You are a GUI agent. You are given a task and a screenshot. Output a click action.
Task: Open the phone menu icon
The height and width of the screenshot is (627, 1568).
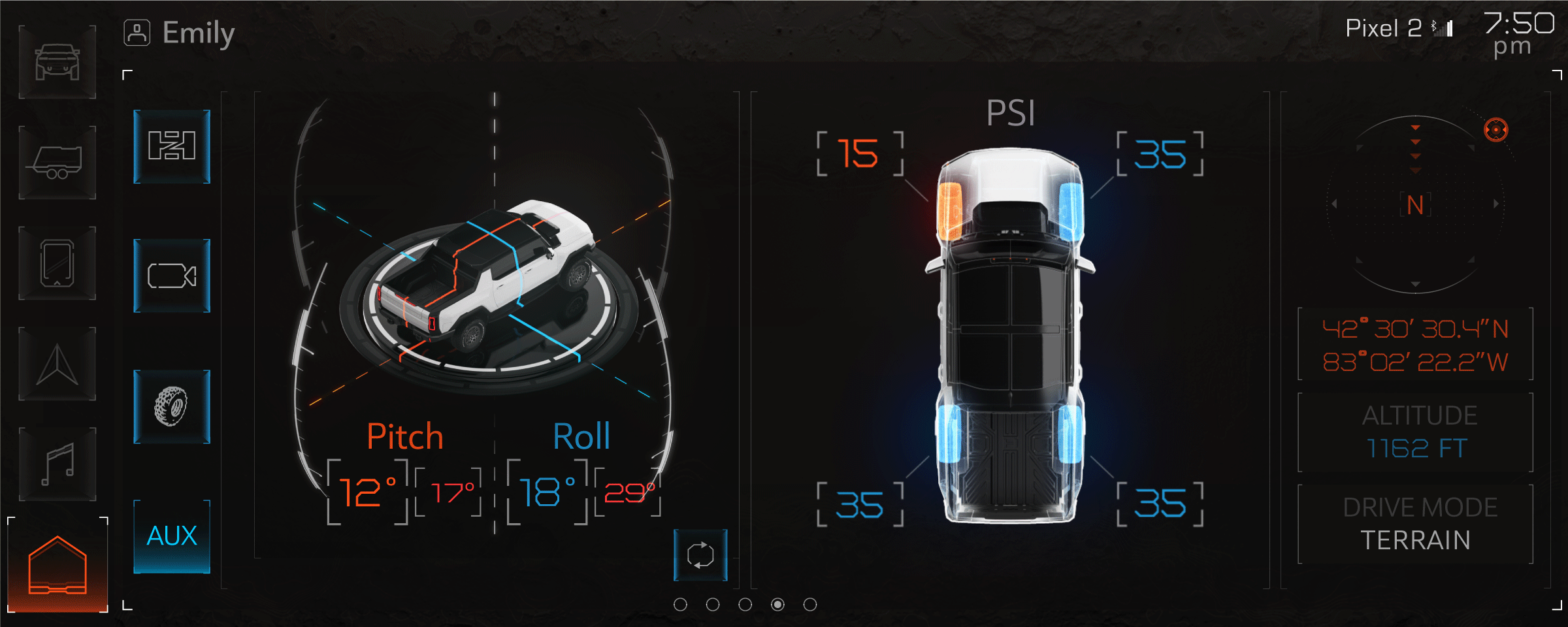click(x=57, y=263)
